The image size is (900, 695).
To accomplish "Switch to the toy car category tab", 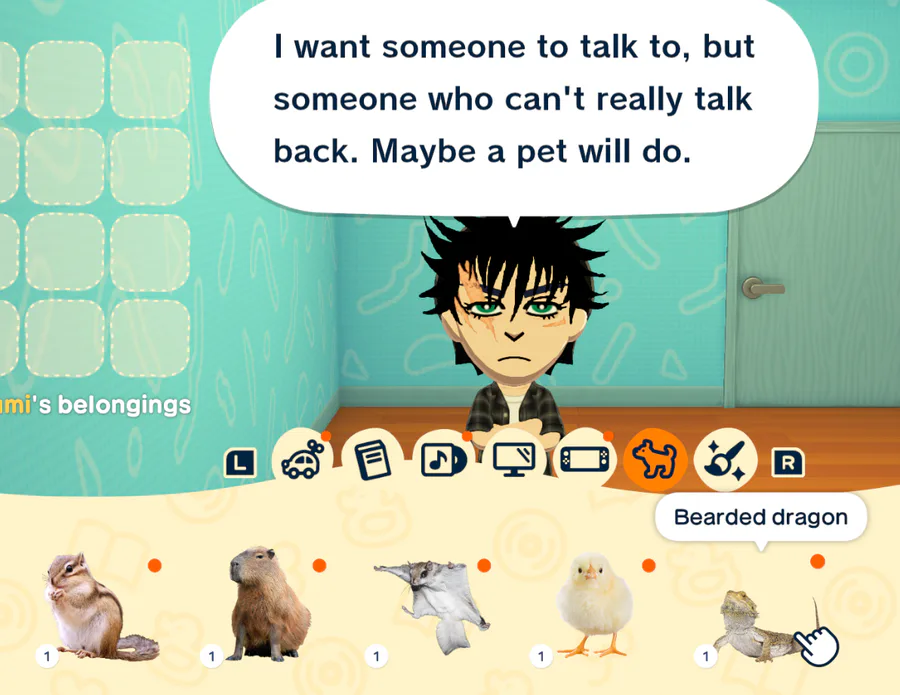I will (x=301, y=461).
